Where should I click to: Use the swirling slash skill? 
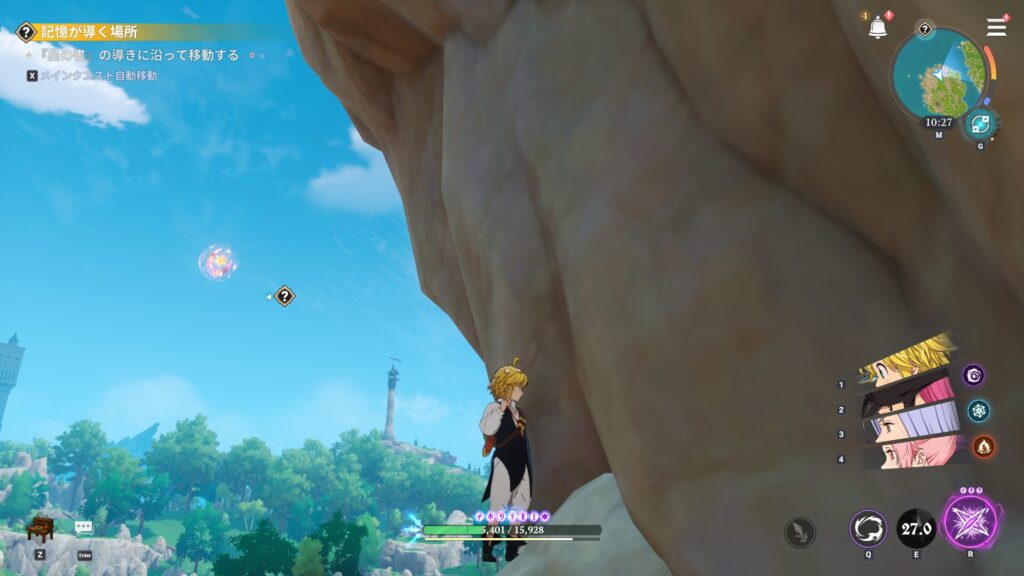pyautogui.click(x=868, y=528)
